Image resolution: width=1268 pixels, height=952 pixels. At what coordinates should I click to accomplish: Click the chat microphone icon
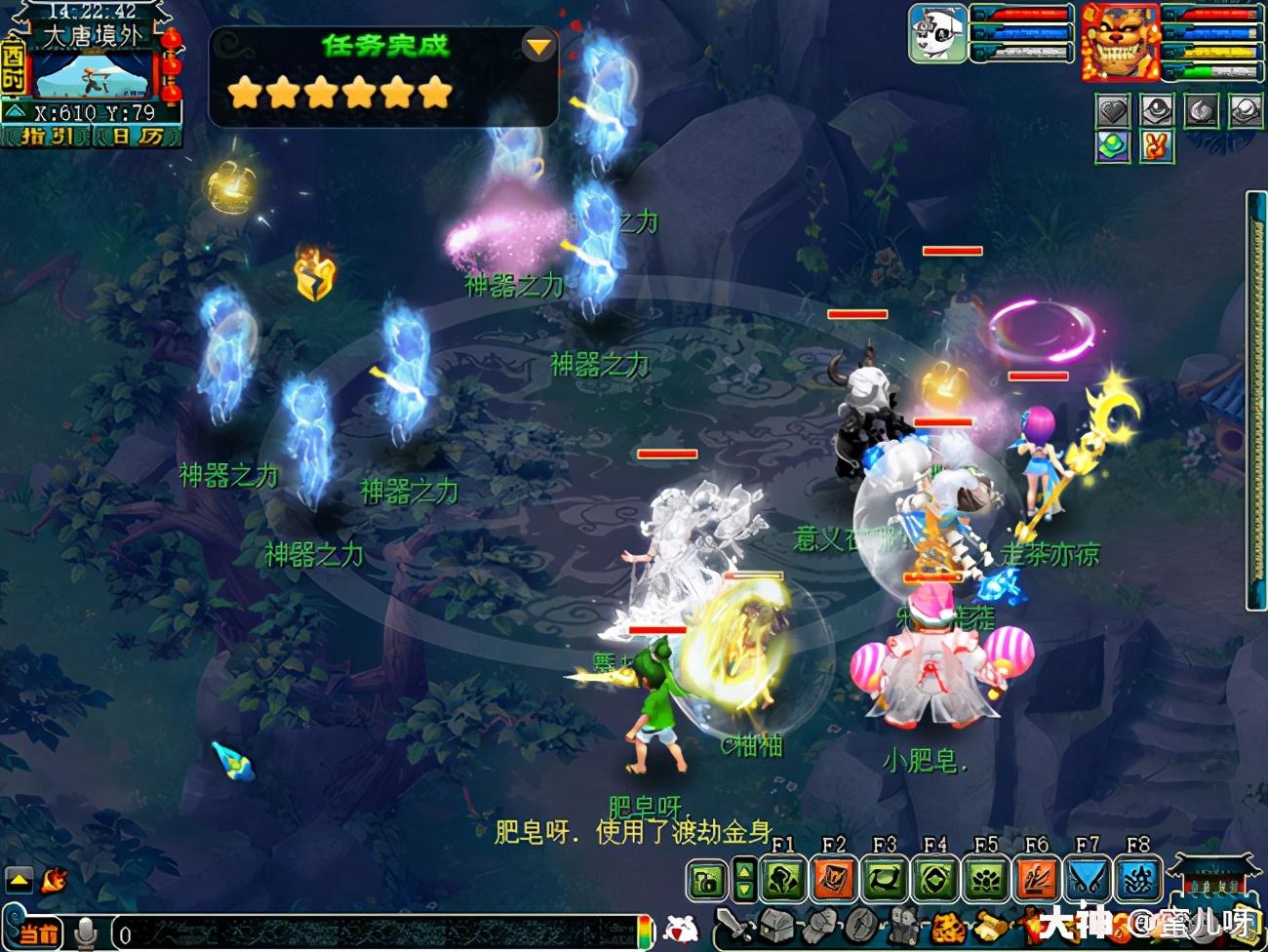87,933
